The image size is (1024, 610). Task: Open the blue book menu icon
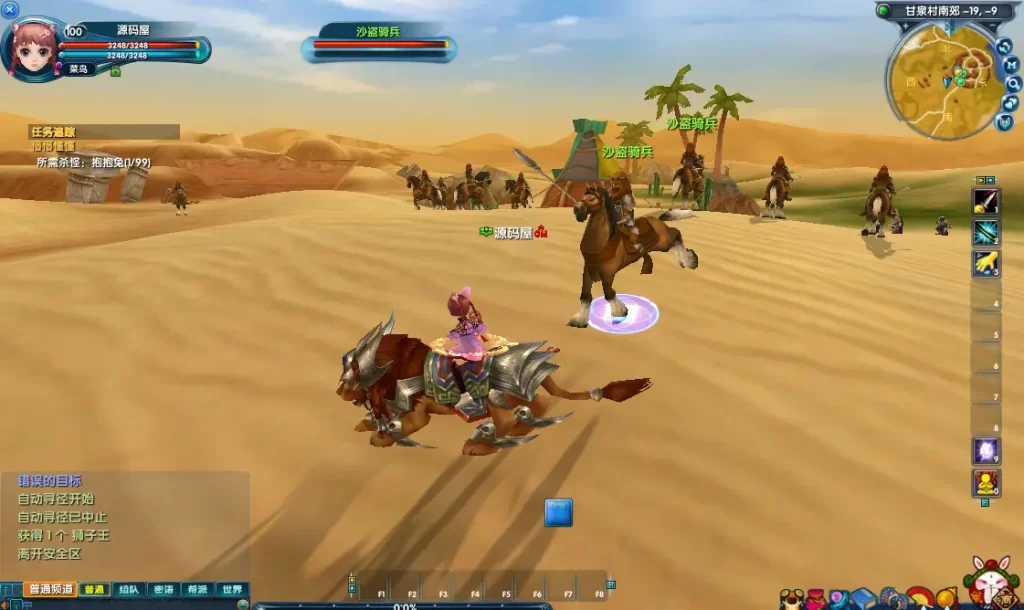(x=864, y=598)
